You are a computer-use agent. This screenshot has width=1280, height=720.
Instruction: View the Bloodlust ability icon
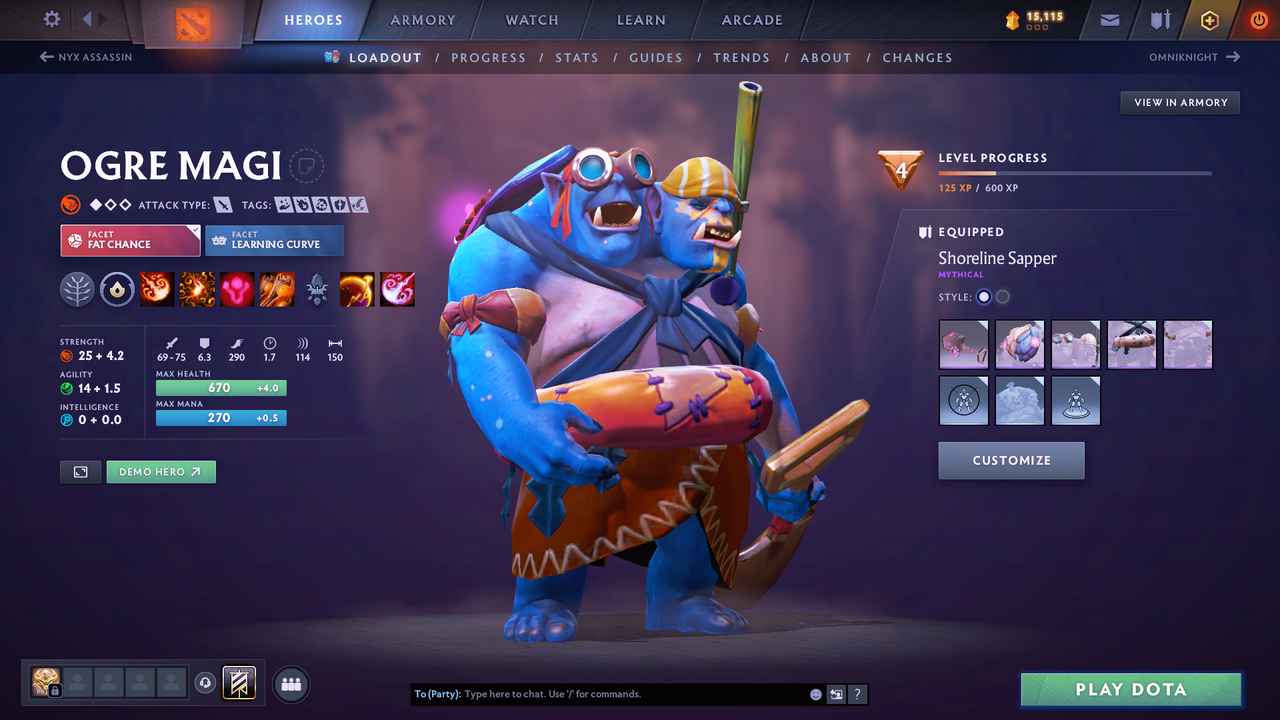click(237, 289)
